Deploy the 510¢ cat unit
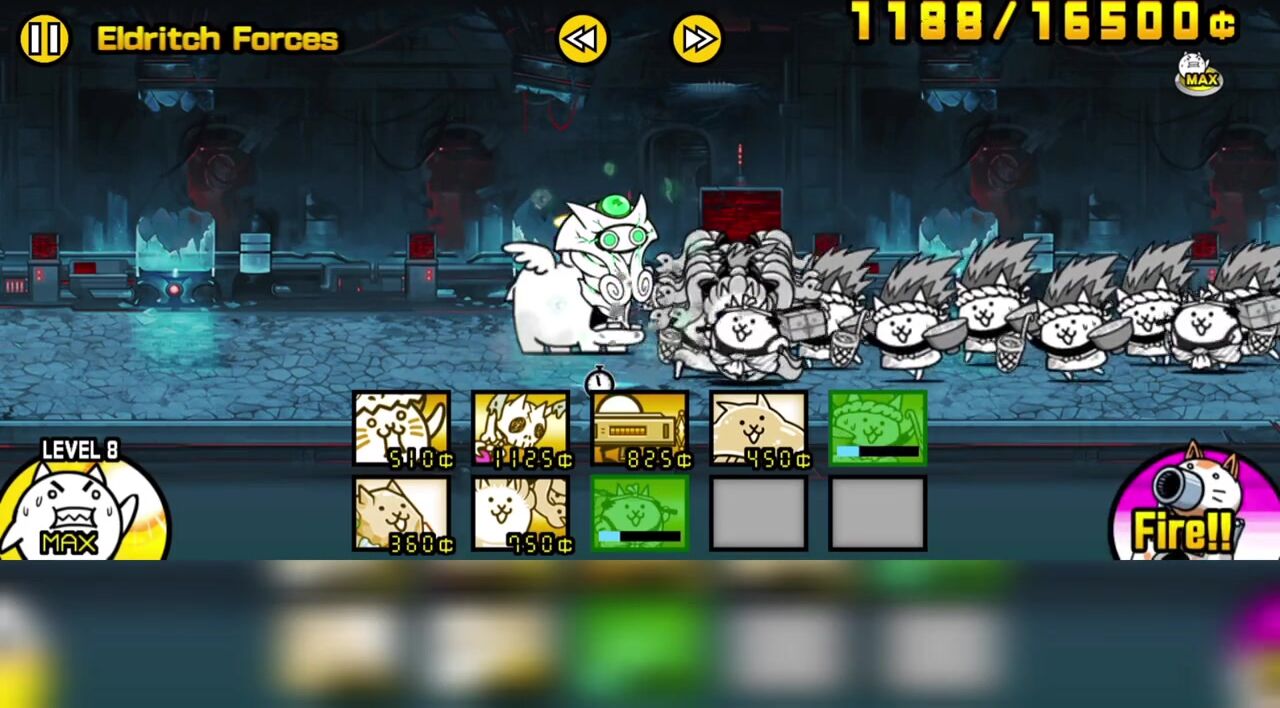1280x708 pixels. [402, 429]
